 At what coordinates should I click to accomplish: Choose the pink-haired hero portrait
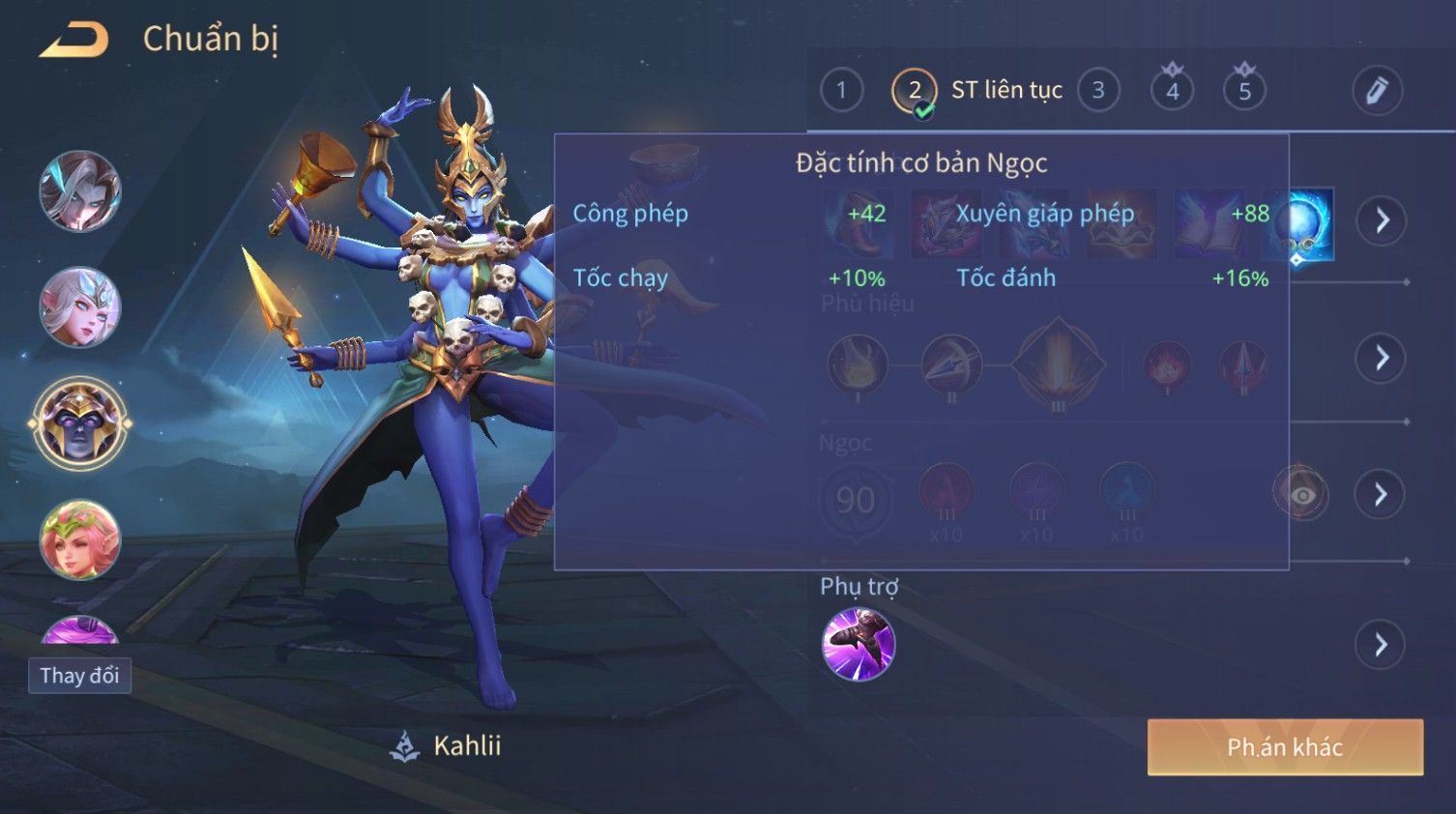pos(80,539)
